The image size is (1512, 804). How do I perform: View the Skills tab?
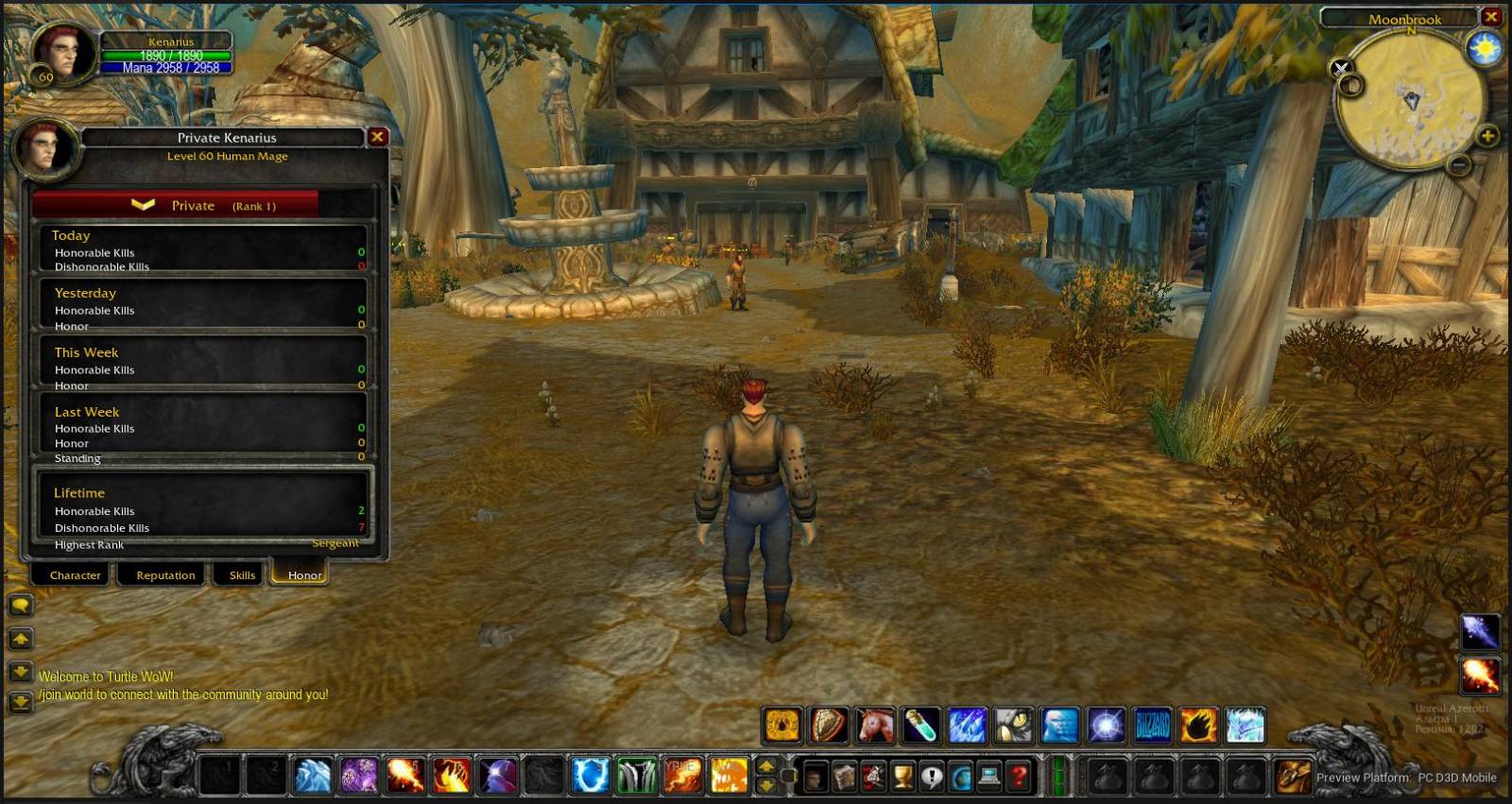click(x=240, y=574)
